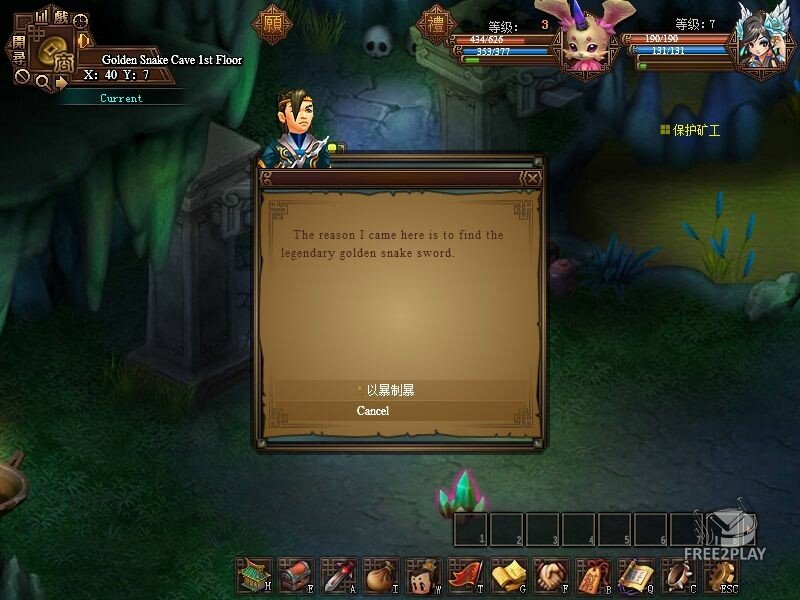Open the red sword toolbar icon
The image size is (800, 600).
[x=339, y=575]
